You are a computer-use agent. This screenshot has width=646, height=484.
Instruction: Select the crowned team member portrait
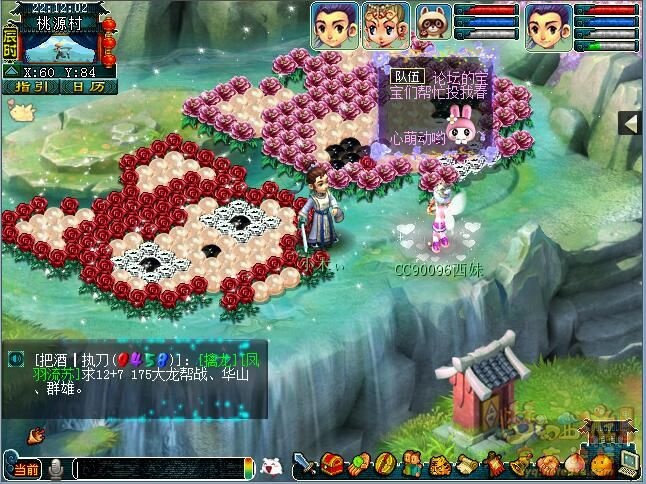coord(380,26)
